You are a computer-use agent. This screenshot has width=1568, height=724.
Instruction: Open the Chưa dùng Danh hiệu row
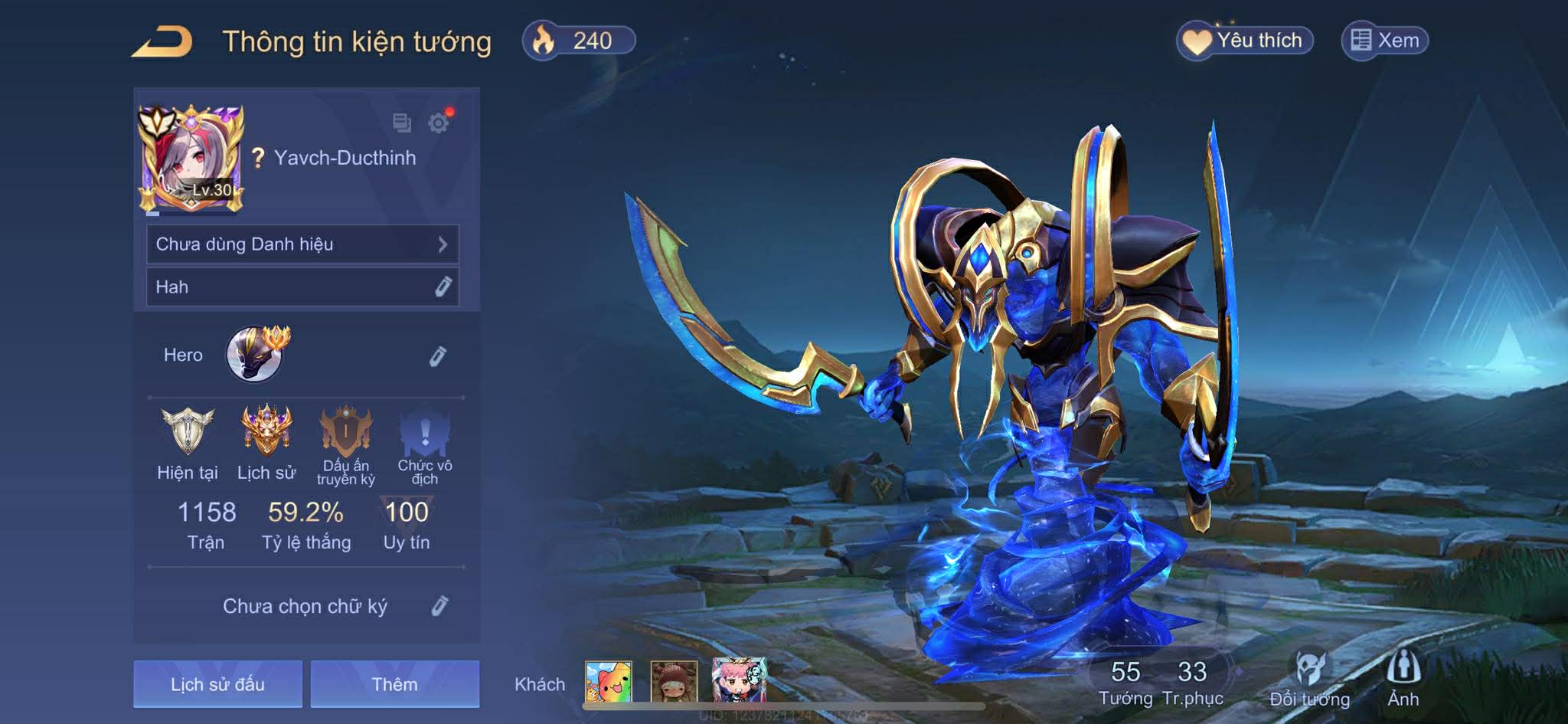tap(302, 244)
